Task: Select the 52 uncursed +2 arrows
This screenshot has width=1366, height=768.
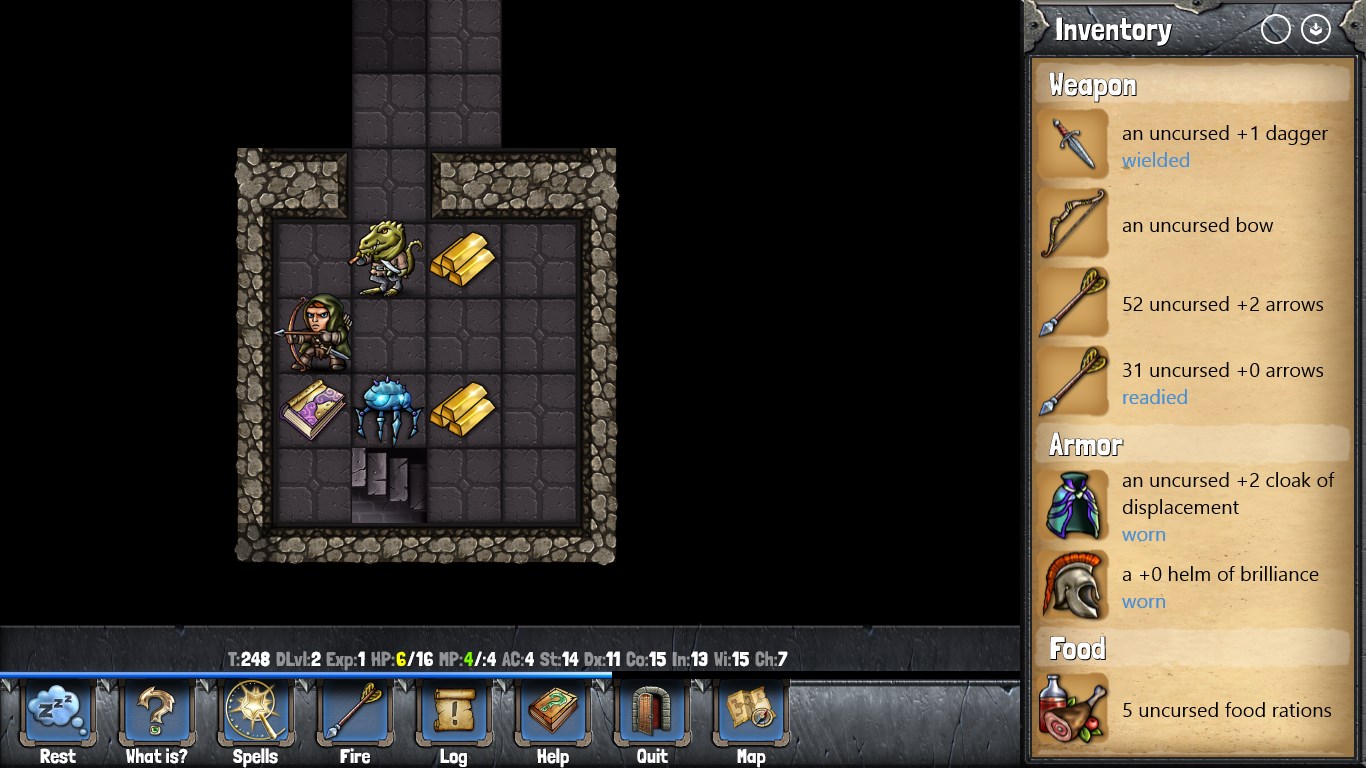Action: coord(1190,304)
